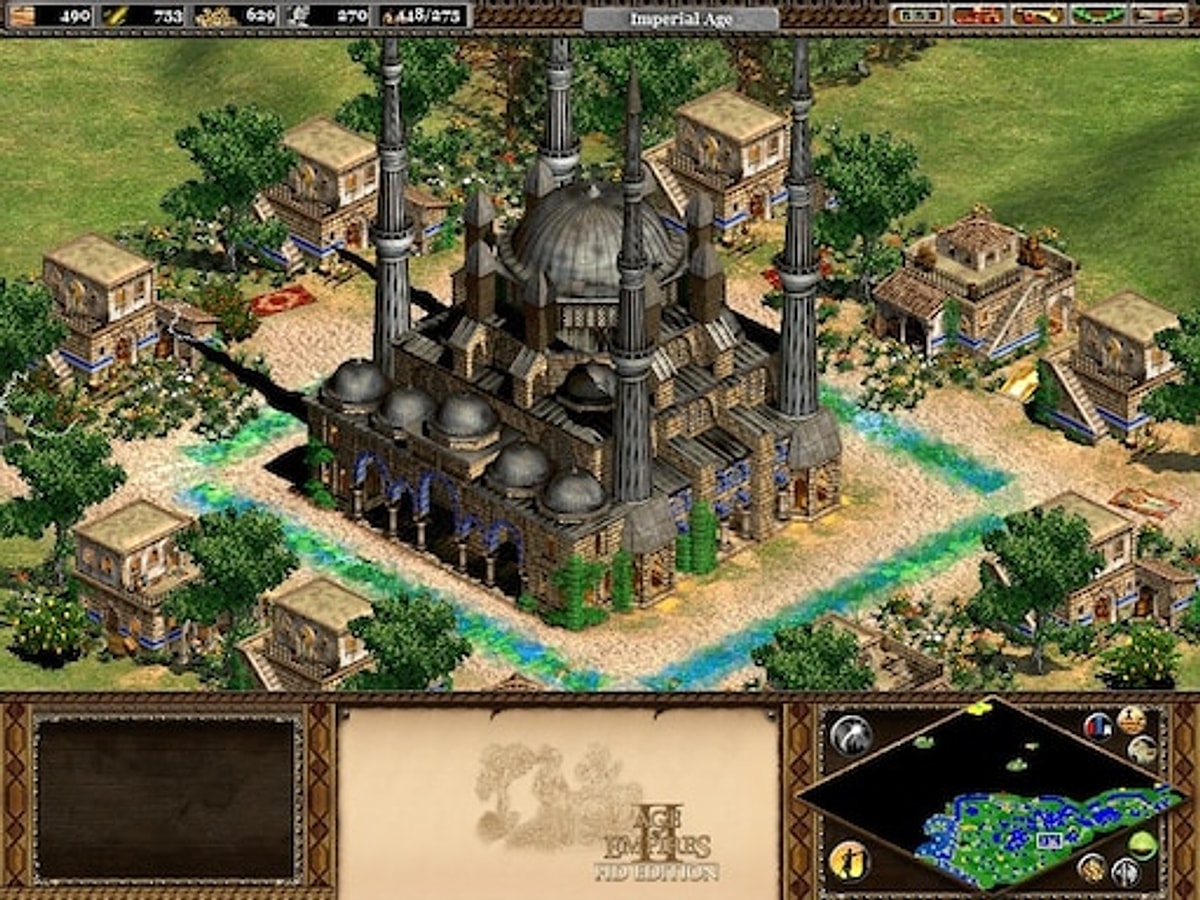The image size is (1200, 900).
Task: Open the green laurel wreath diplomacy button
Action: tap(1097, 15)
